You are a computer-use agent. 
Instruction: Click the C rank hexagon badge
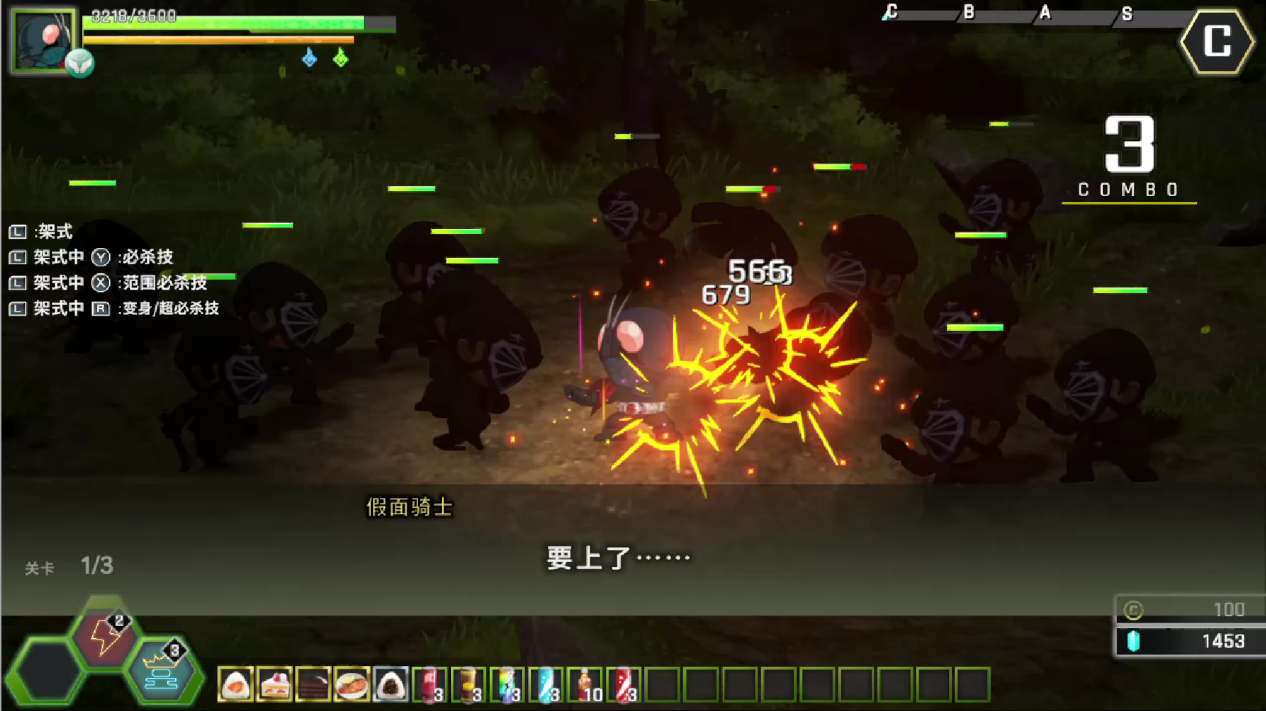click(x=1216, y=42)
